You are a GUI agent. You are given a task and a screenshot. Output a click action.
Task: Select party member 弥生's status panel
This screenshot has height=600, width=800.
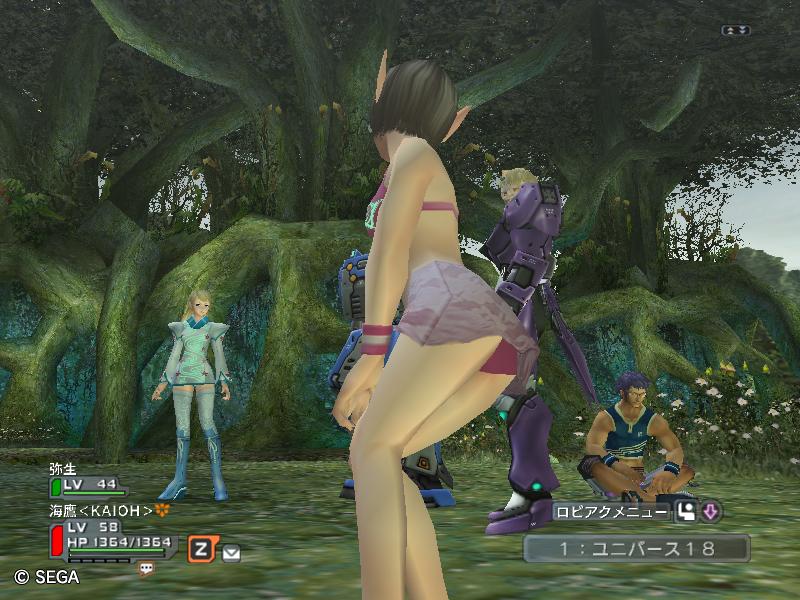[90, 480]
